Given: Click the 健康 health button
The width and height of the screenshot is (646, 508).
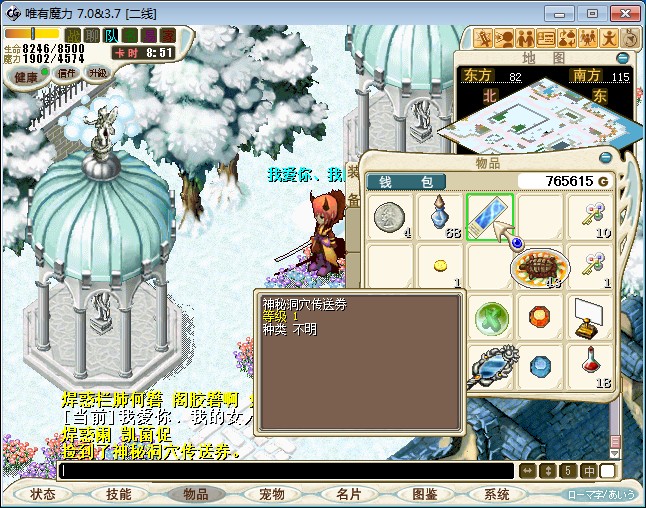Looking at the screenshot, I should [x=27, y=77].
